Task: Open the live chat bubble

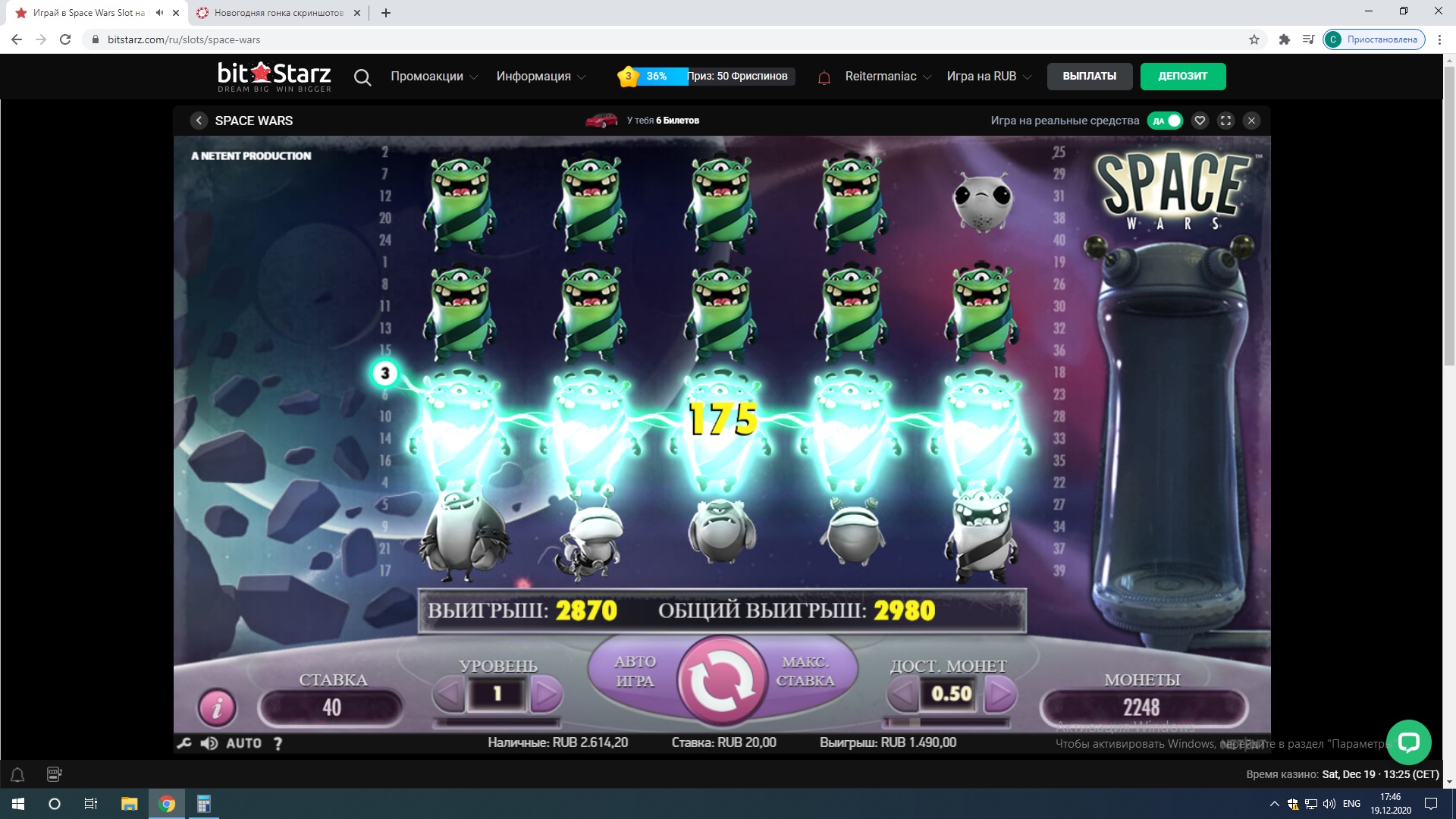Action: pyautogui.click(x=1408, y=742)
